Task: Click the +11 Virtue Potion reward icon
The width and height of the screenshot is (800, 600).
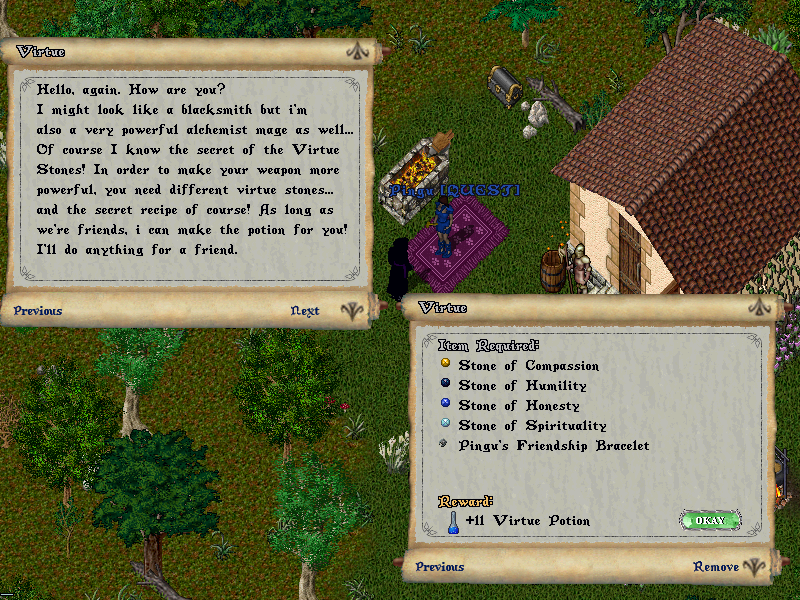Action: point(453,520)
